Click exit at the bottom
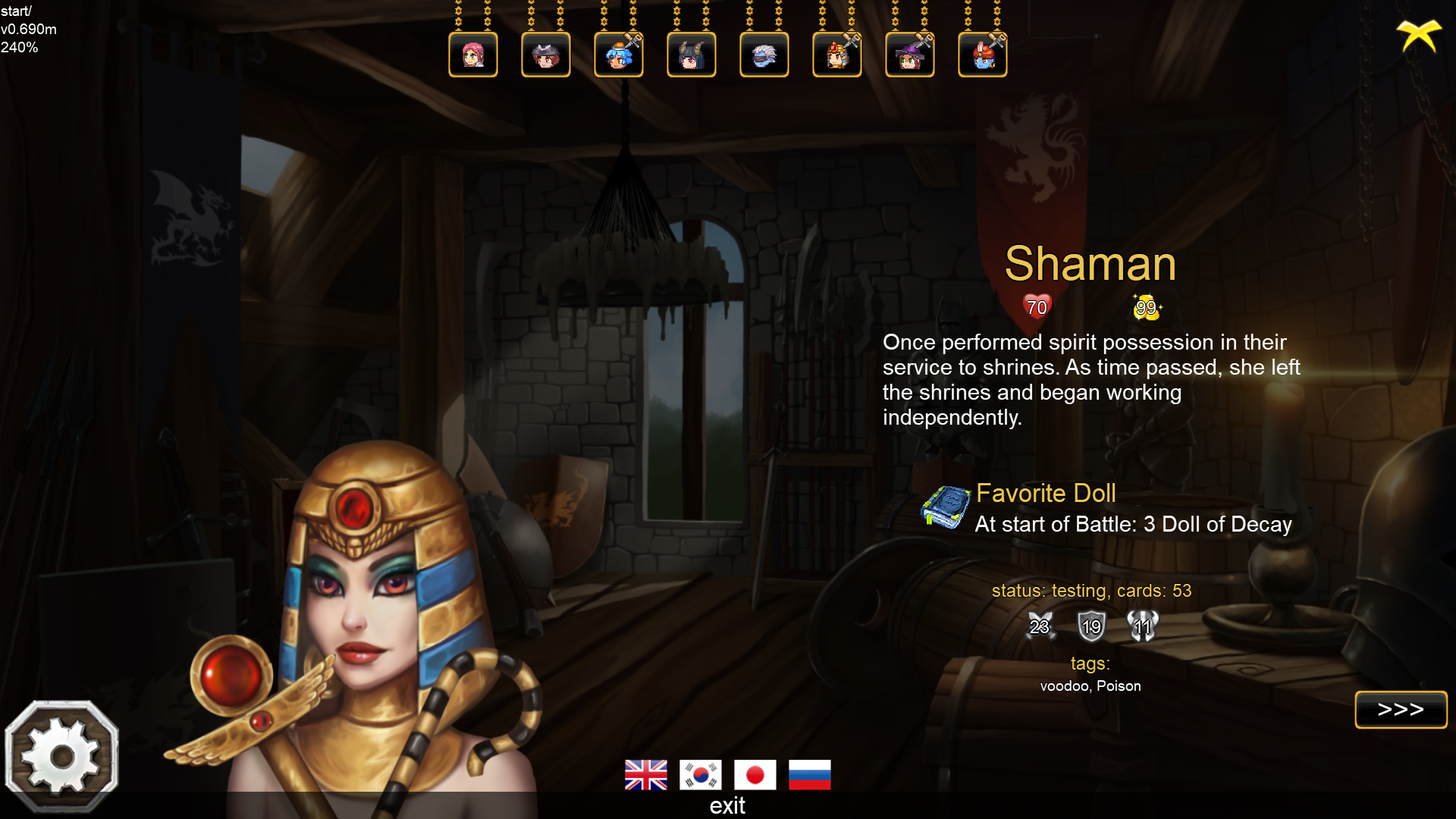Image resolution: width=1456 pixels, height=819 pixels. [x=727, y=806]
